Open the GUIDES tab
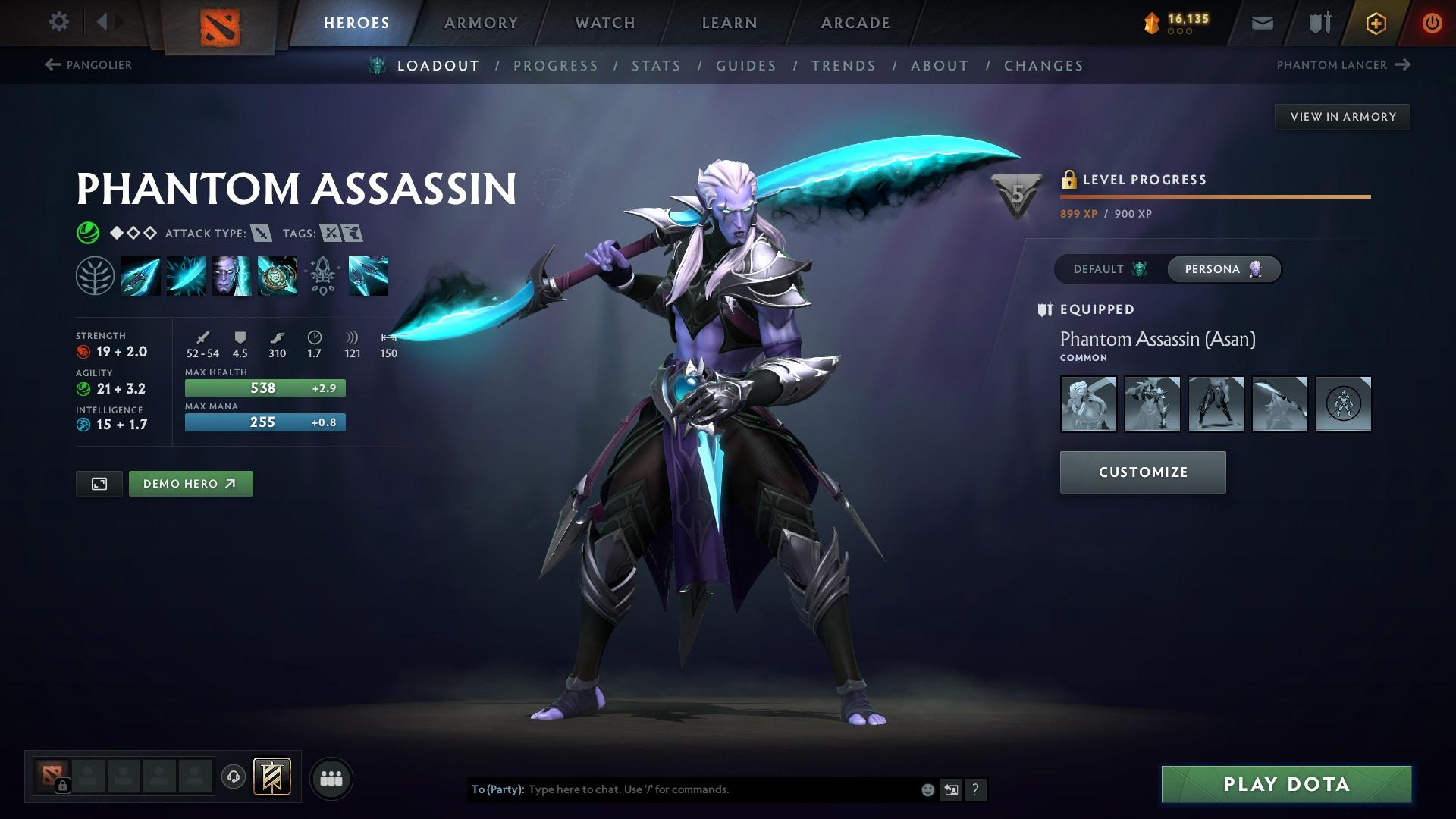 (745, 66)
